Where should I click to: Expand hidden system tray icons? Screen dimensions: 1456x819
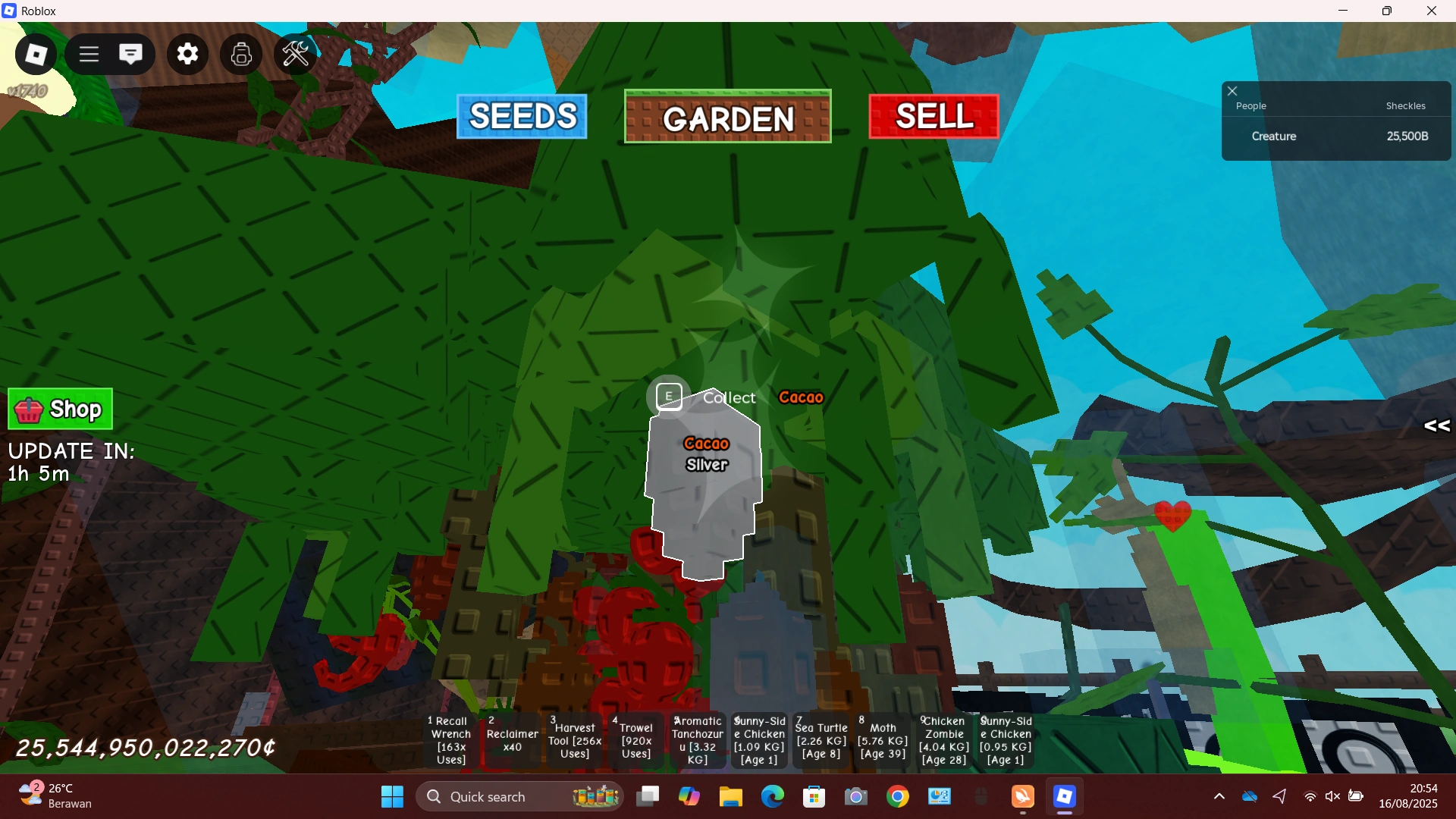click(x=1219, y=796)
